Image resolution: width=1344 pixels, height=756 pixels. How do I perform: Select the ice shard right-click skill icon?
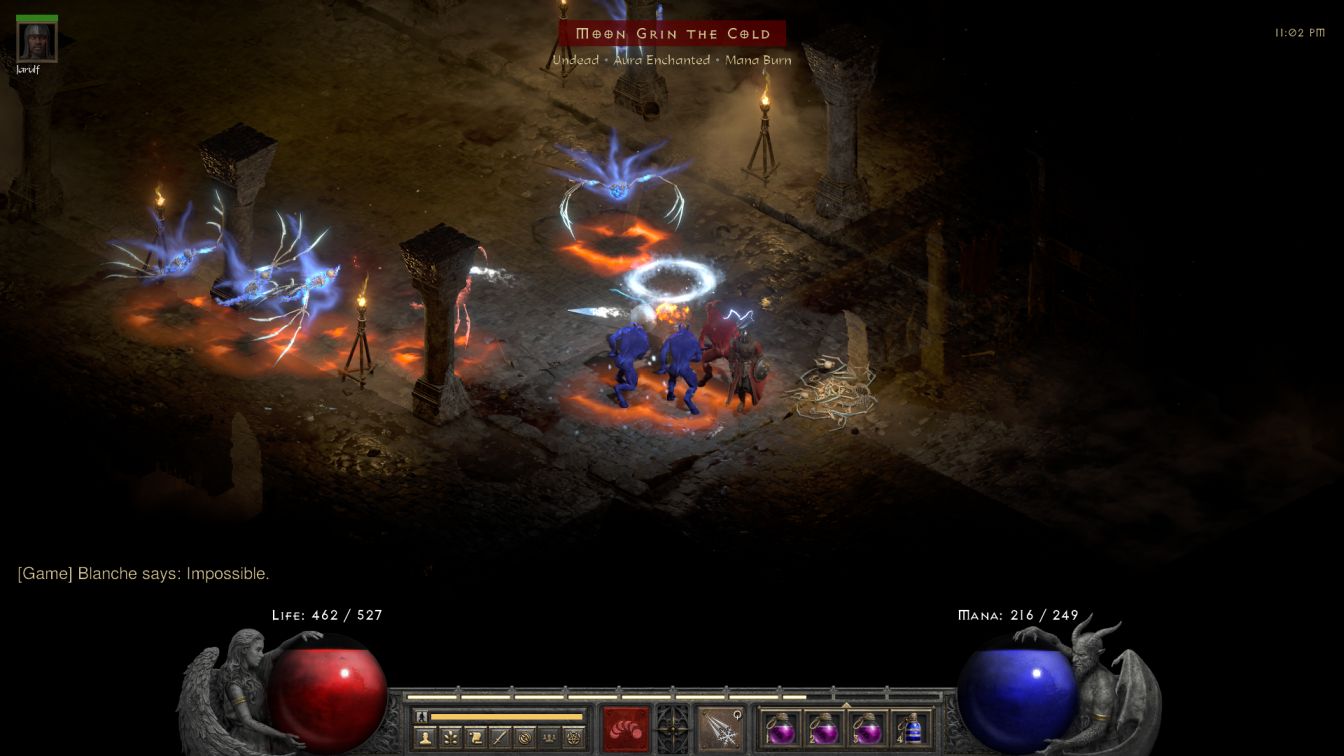pyautogui.click(x=719, y=728)
